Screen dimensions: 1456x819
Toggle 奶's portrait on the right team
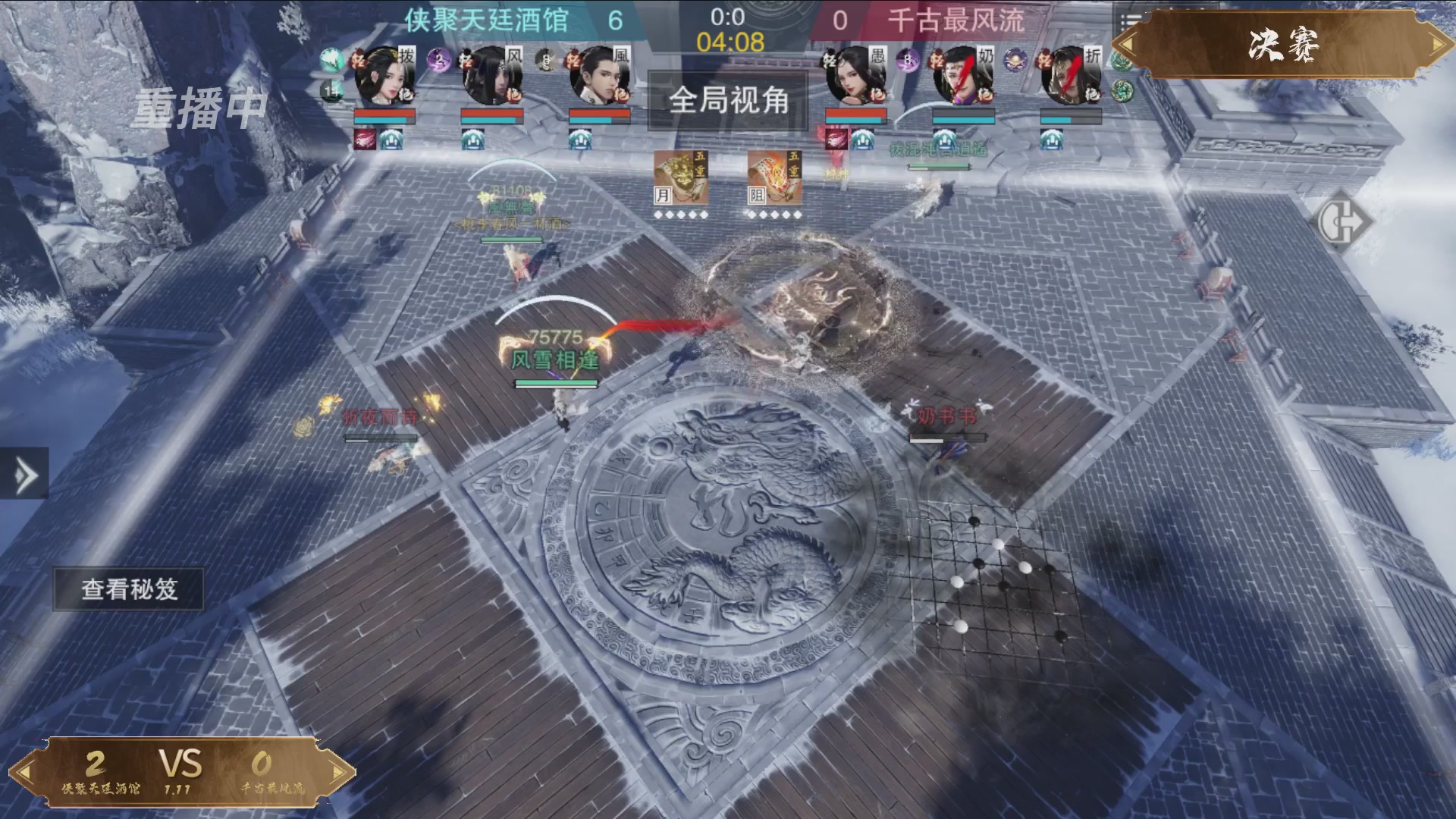point(962,75)
